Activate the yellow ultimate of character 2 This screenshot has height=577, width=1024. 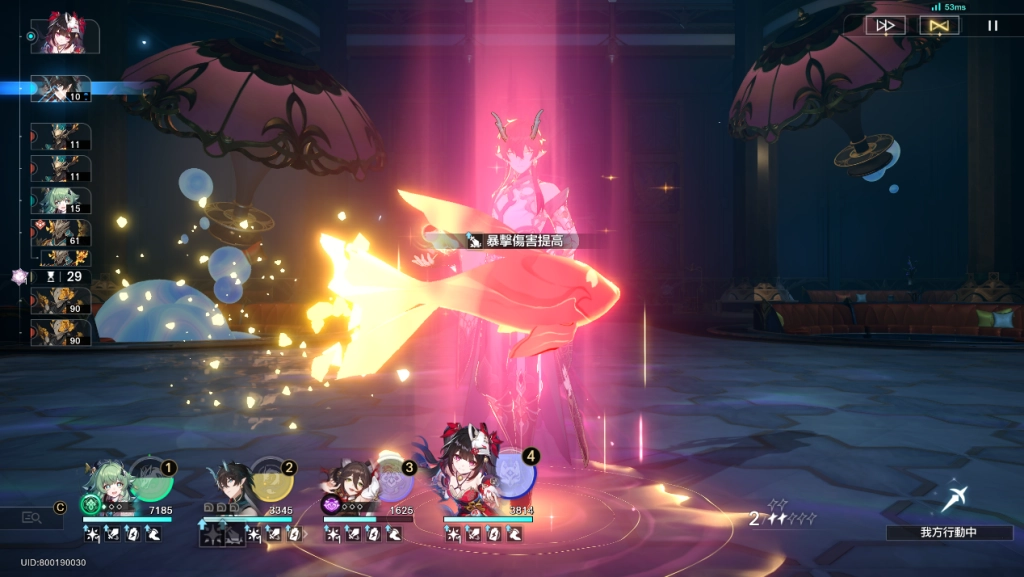[272, 481]
